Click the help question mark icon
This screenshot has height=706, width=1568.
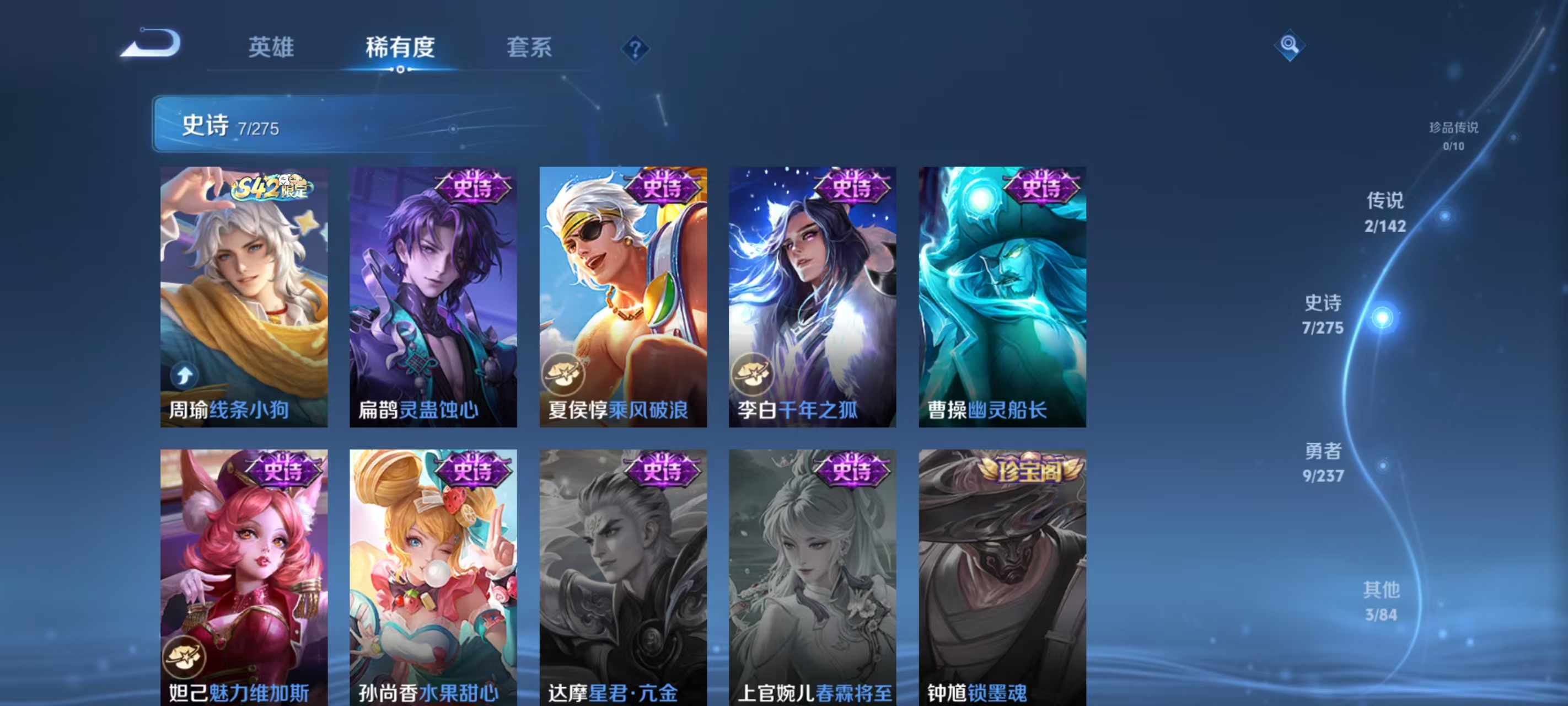point(636,50)
